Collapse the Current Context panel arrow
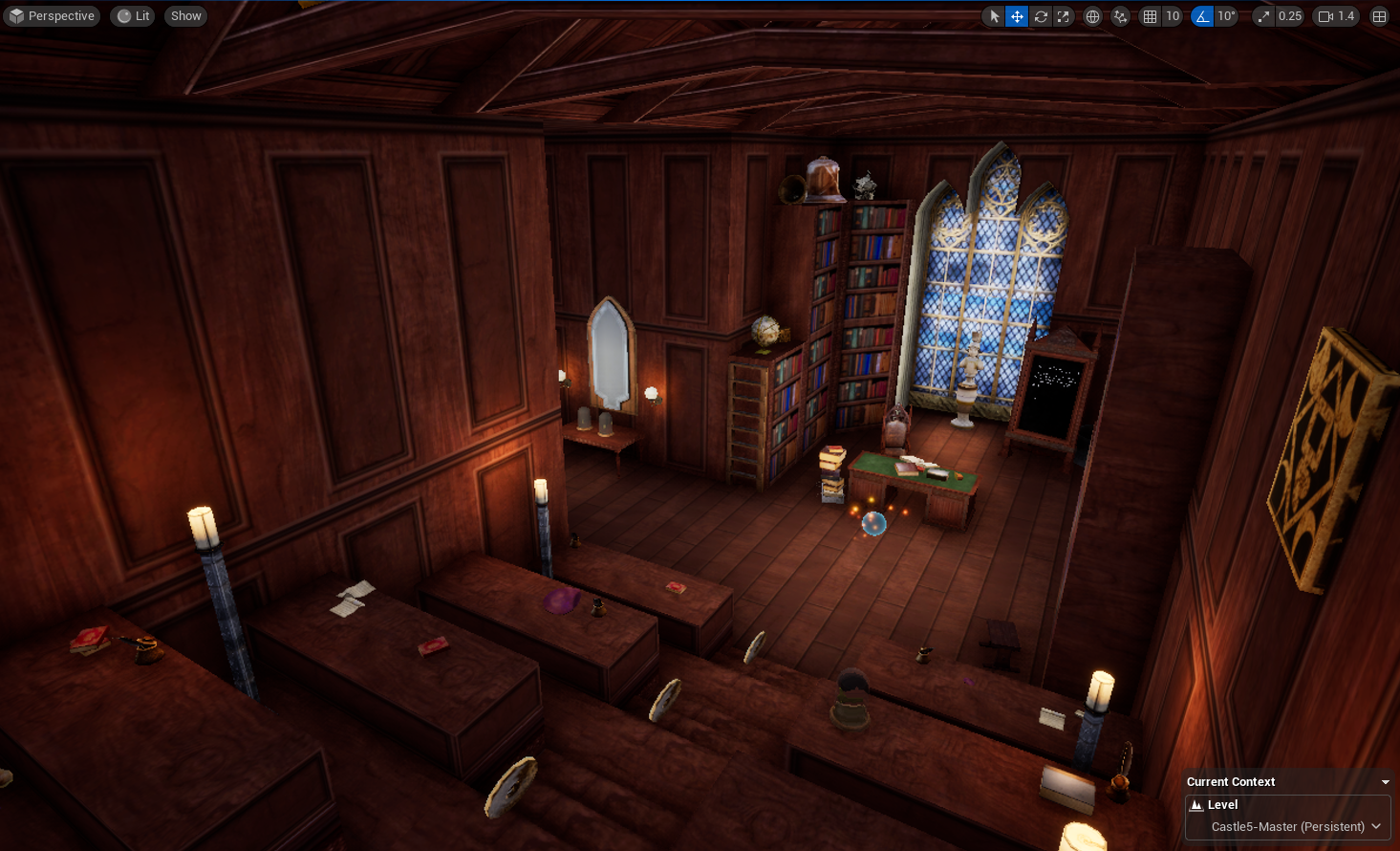 (1385, 782)
